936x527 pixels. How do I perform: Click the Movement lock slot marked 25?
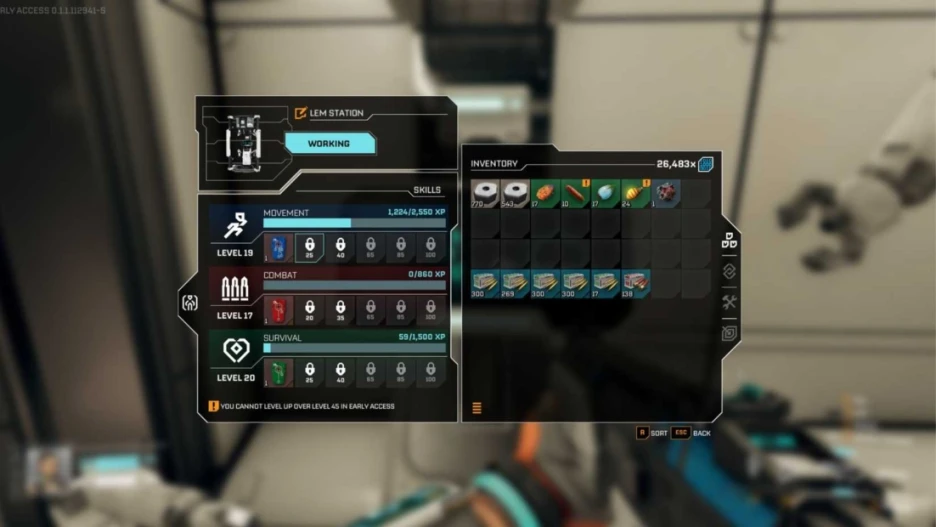[x=310, y=248]
